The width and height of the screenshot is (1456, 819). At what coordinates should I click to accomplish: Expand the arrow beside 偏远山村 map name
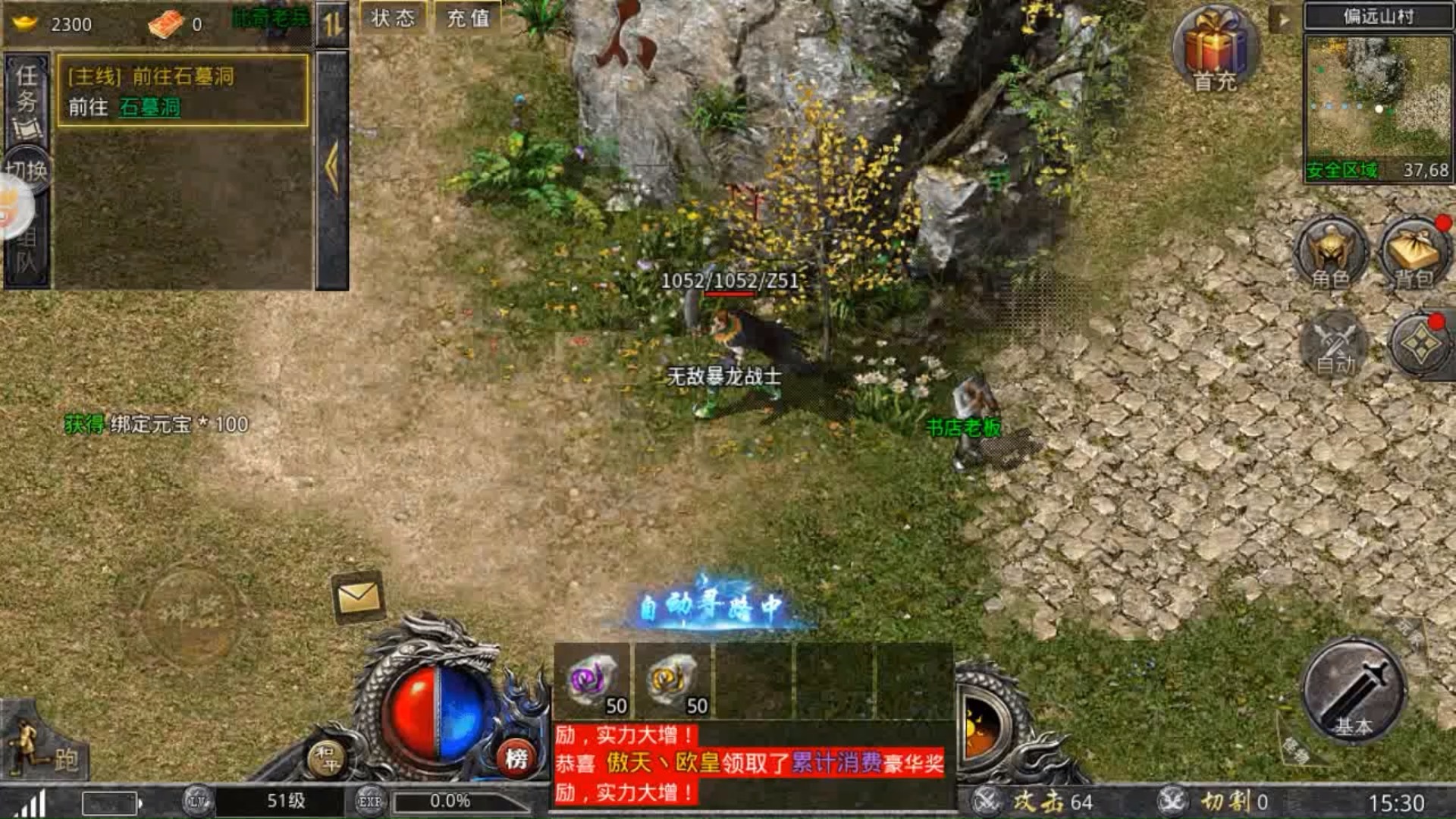tap(1283, 19)
